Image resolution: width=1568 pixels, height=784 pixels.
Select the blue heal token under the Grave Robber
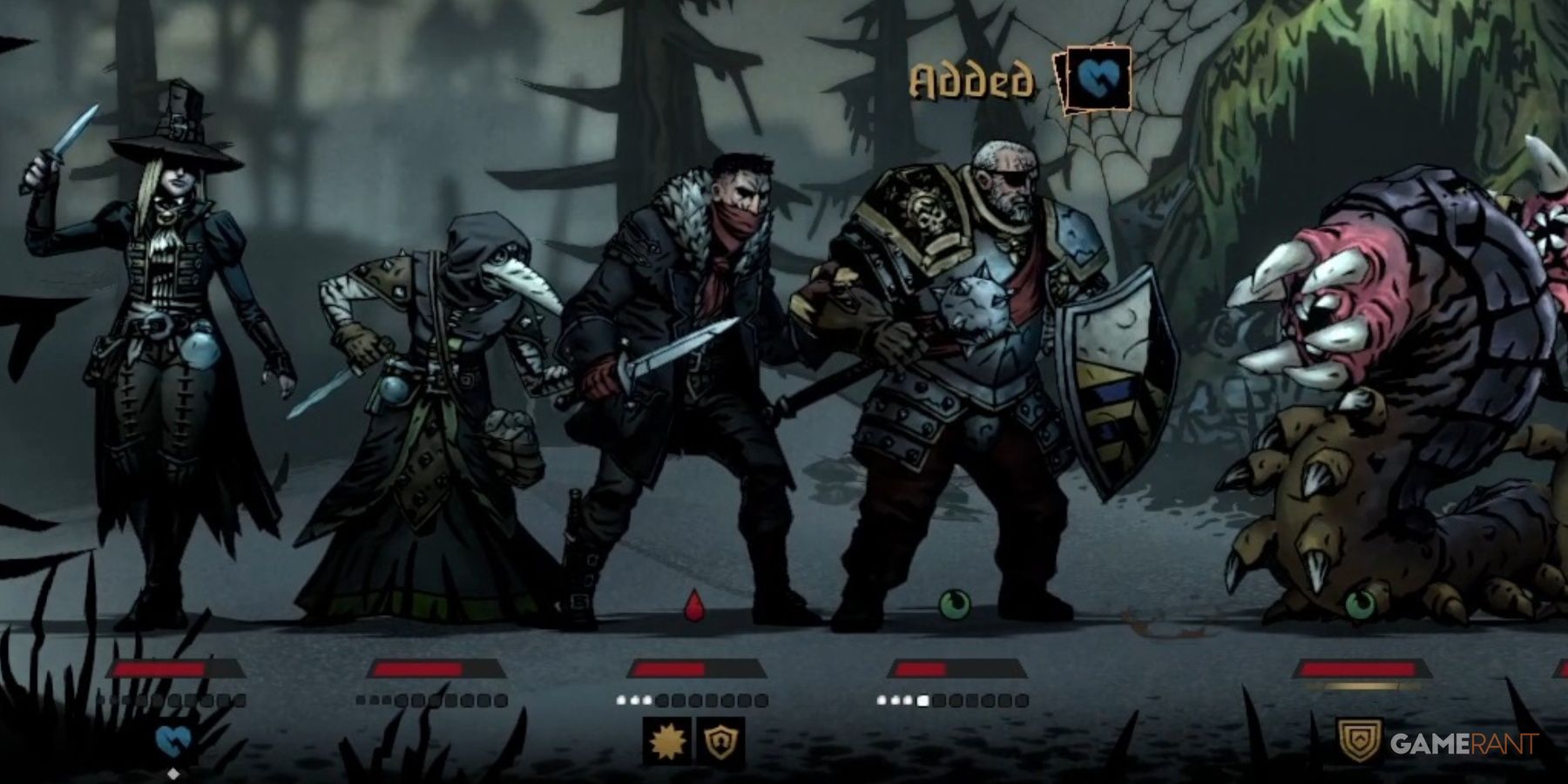[x=172, y=739]
